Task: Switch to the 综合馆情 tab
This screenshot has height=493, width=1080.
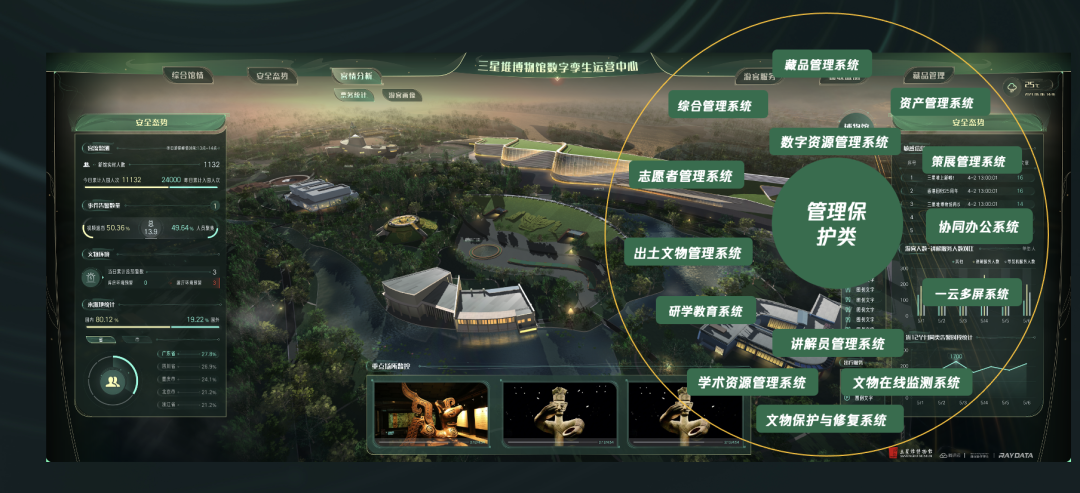Action: coord(187,75)
